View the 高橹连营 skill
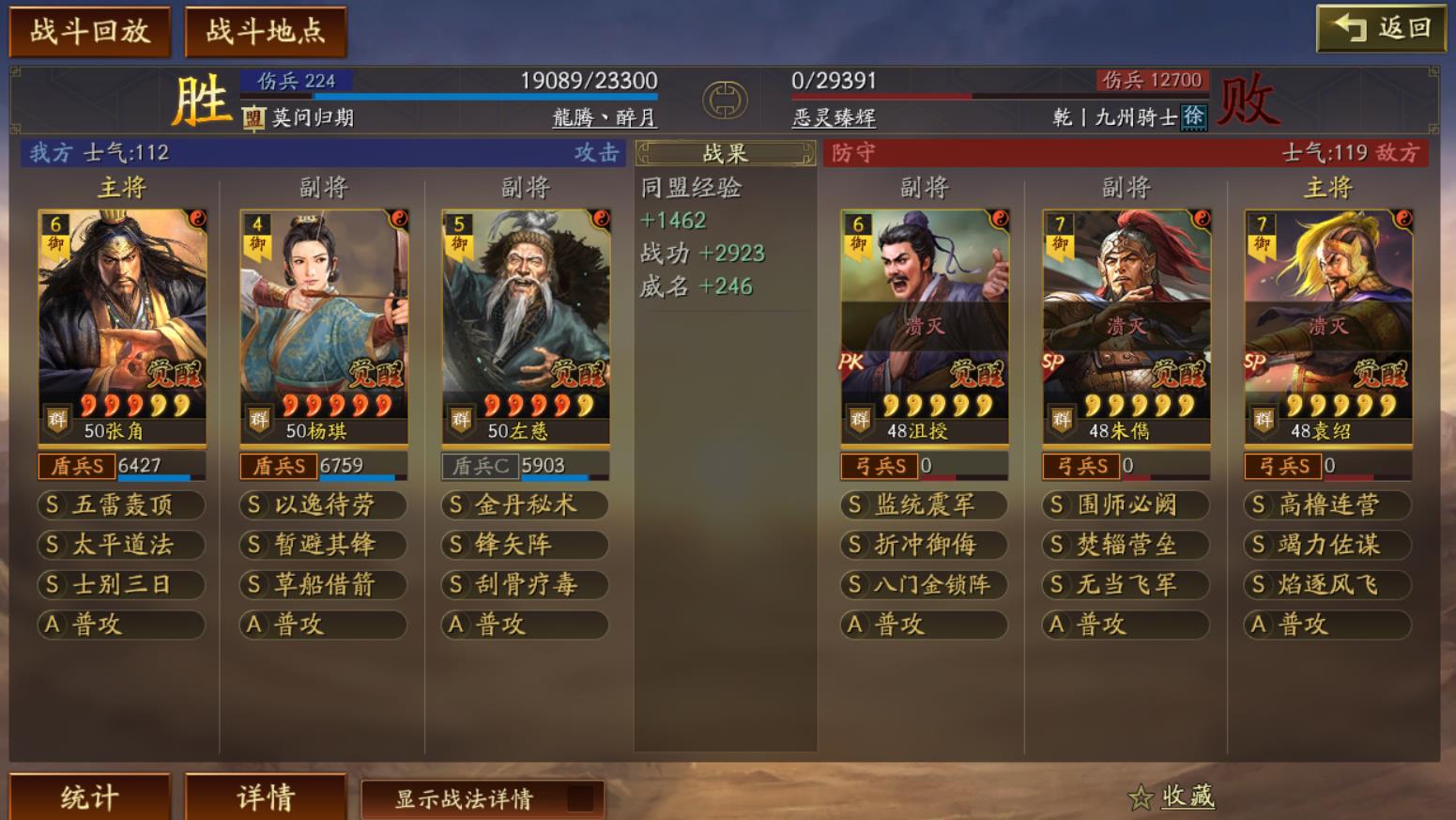 point(1328,505)
